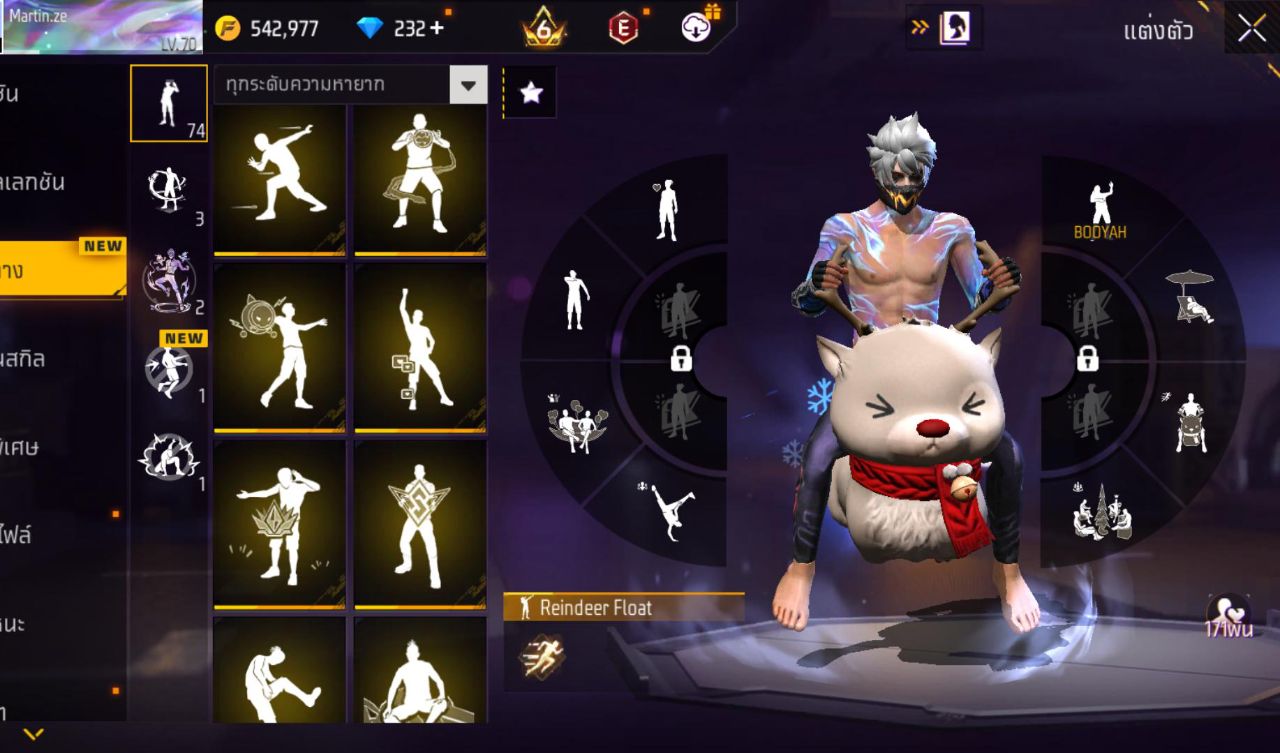Screen dimensions: 1280x753
Task: Toggle the star favorites filter
Action: pyautogui.click(x=530, y=93)
